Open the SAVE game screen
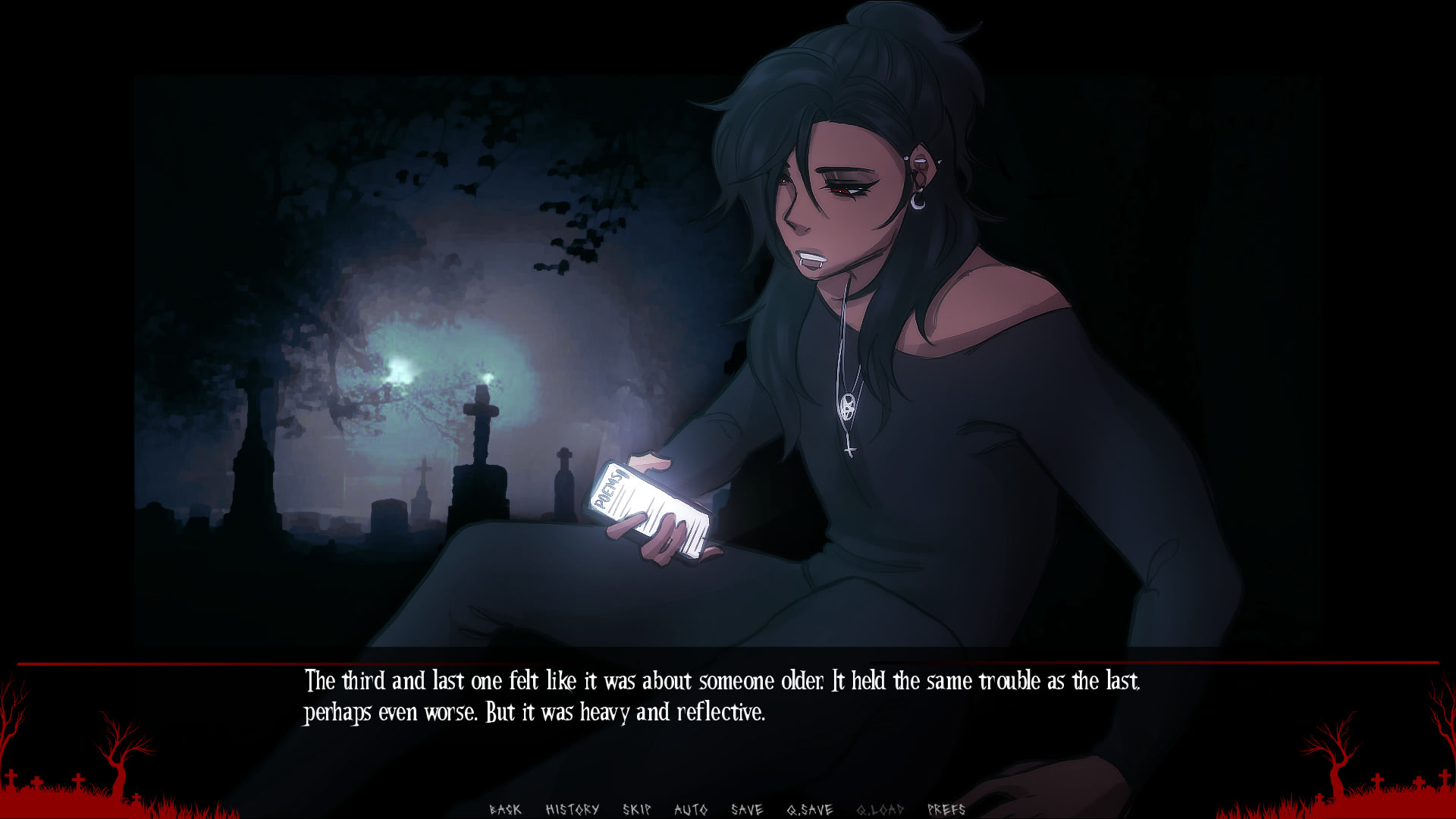Viewport: 1456px width, 819px height. click(x=747, y=808)
